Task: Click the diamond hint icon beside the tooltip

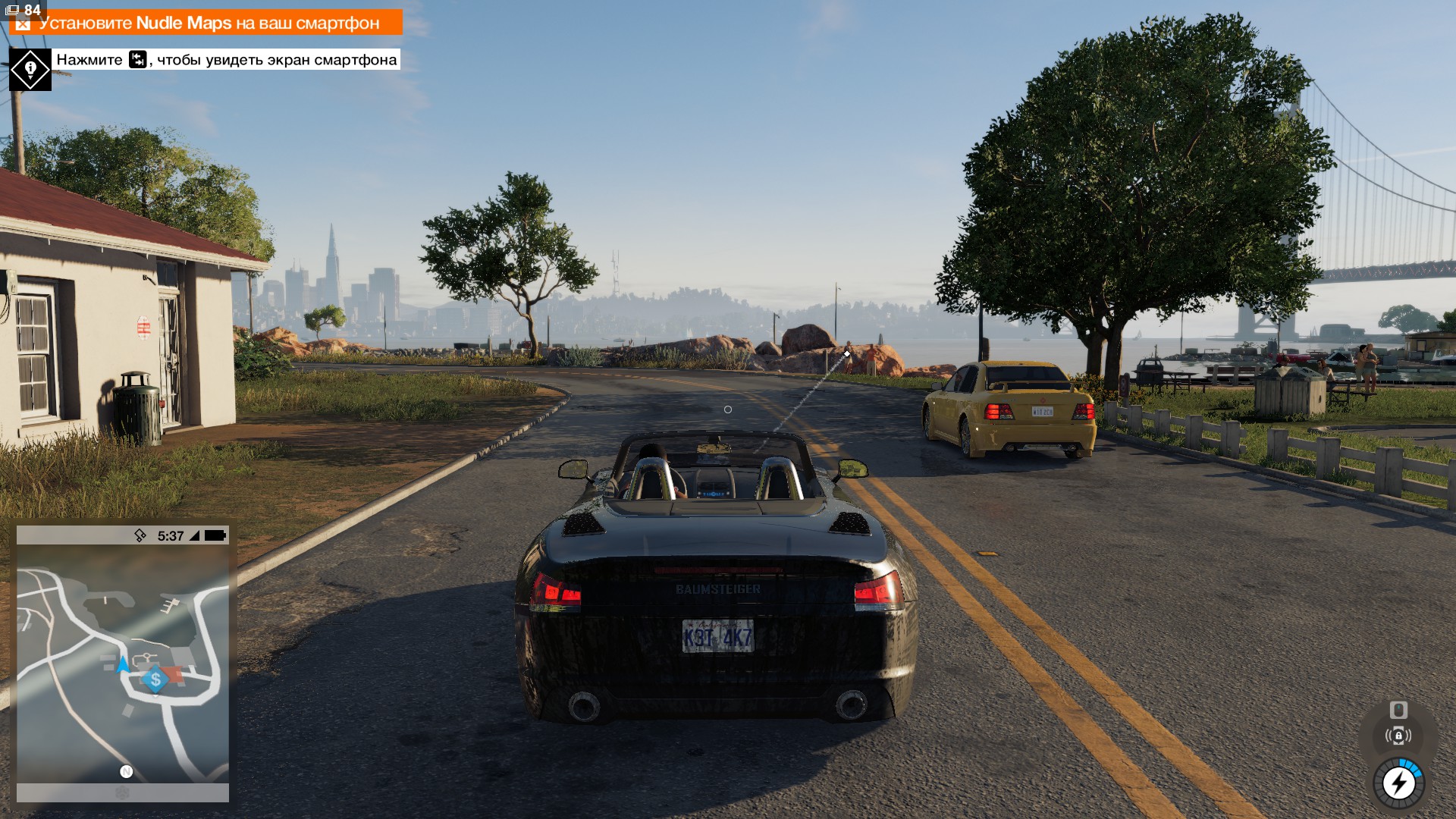Action: click(x=30, y=70)
